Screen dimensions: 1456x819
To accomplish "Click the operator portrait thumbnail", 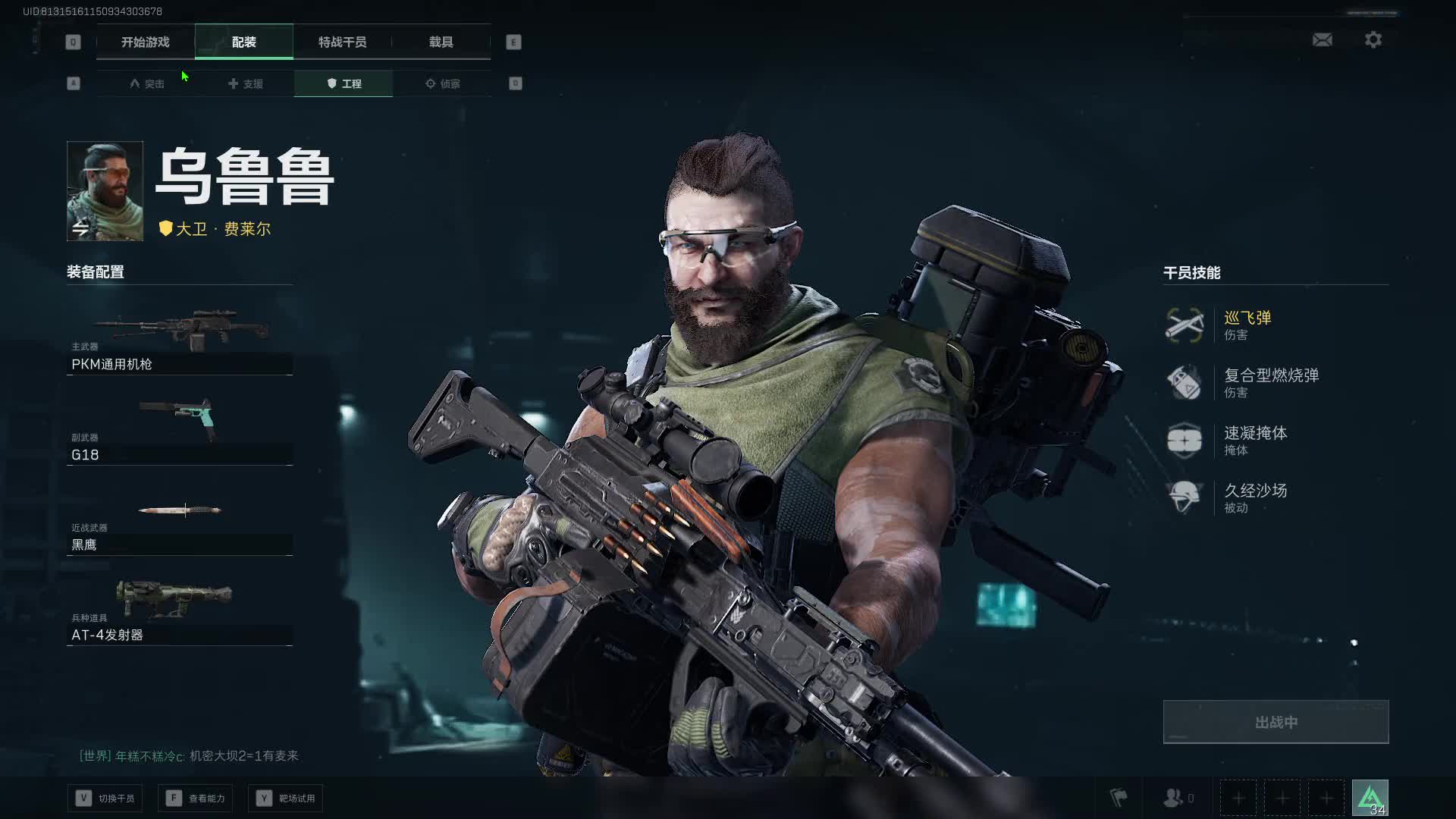I will (x=105, y=191).
